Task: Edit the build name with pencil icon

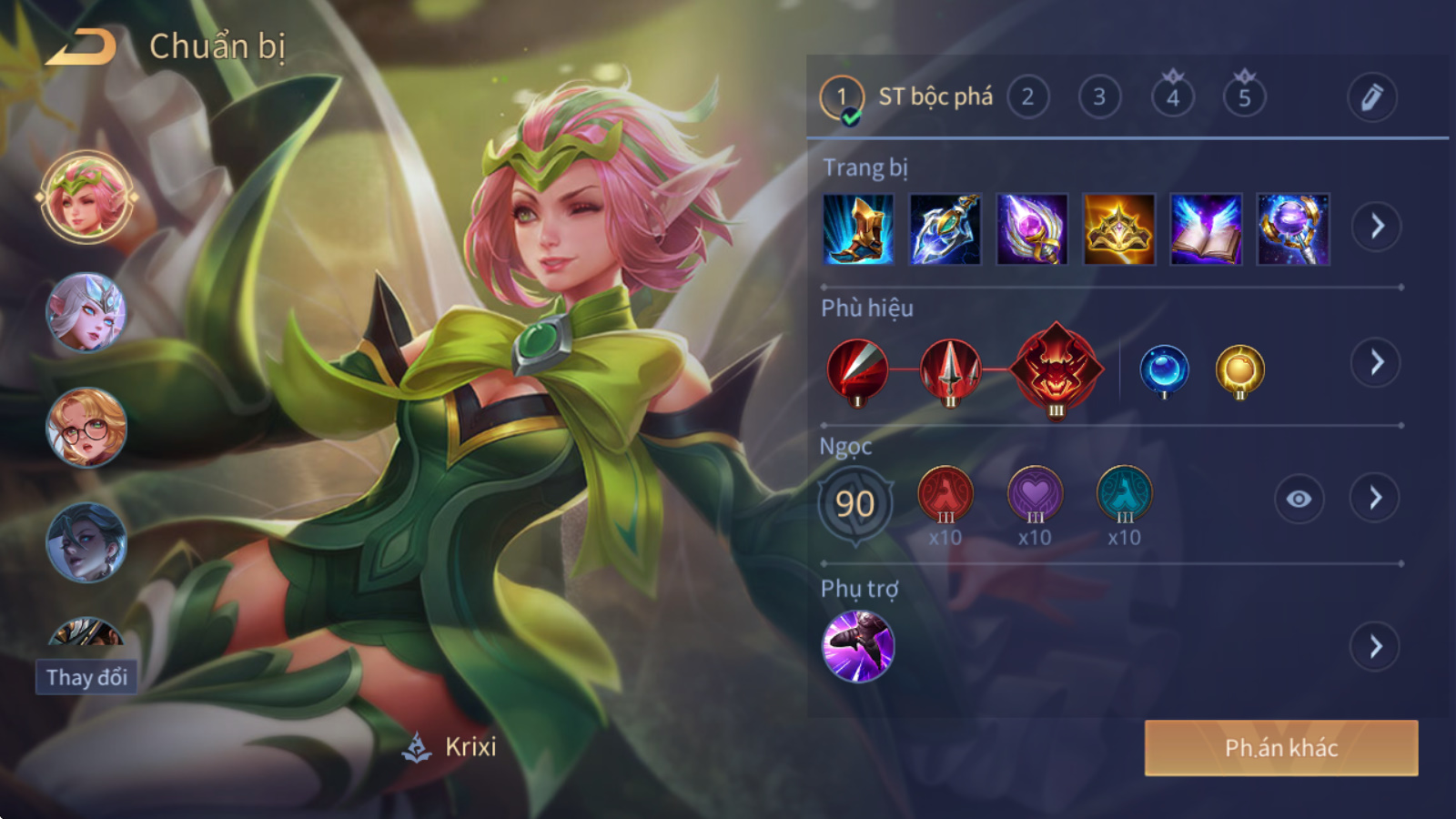Action: click(x=1371, y=97)
